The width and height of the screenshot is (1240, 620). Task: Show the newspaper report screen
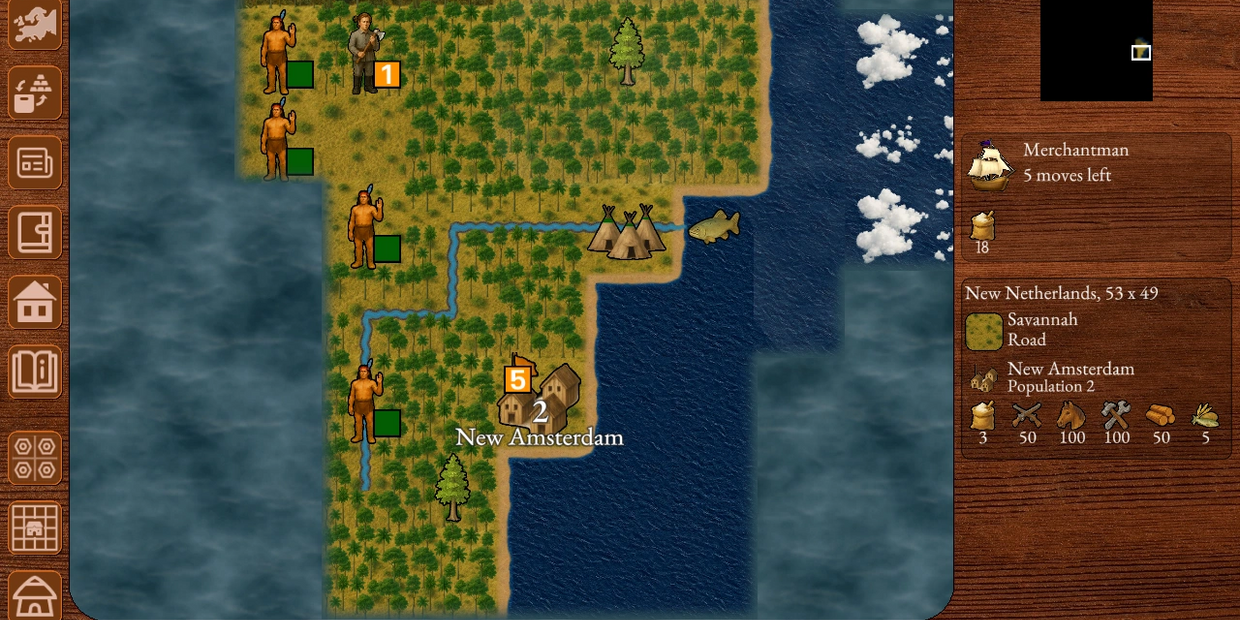click(x=35, y=163)
